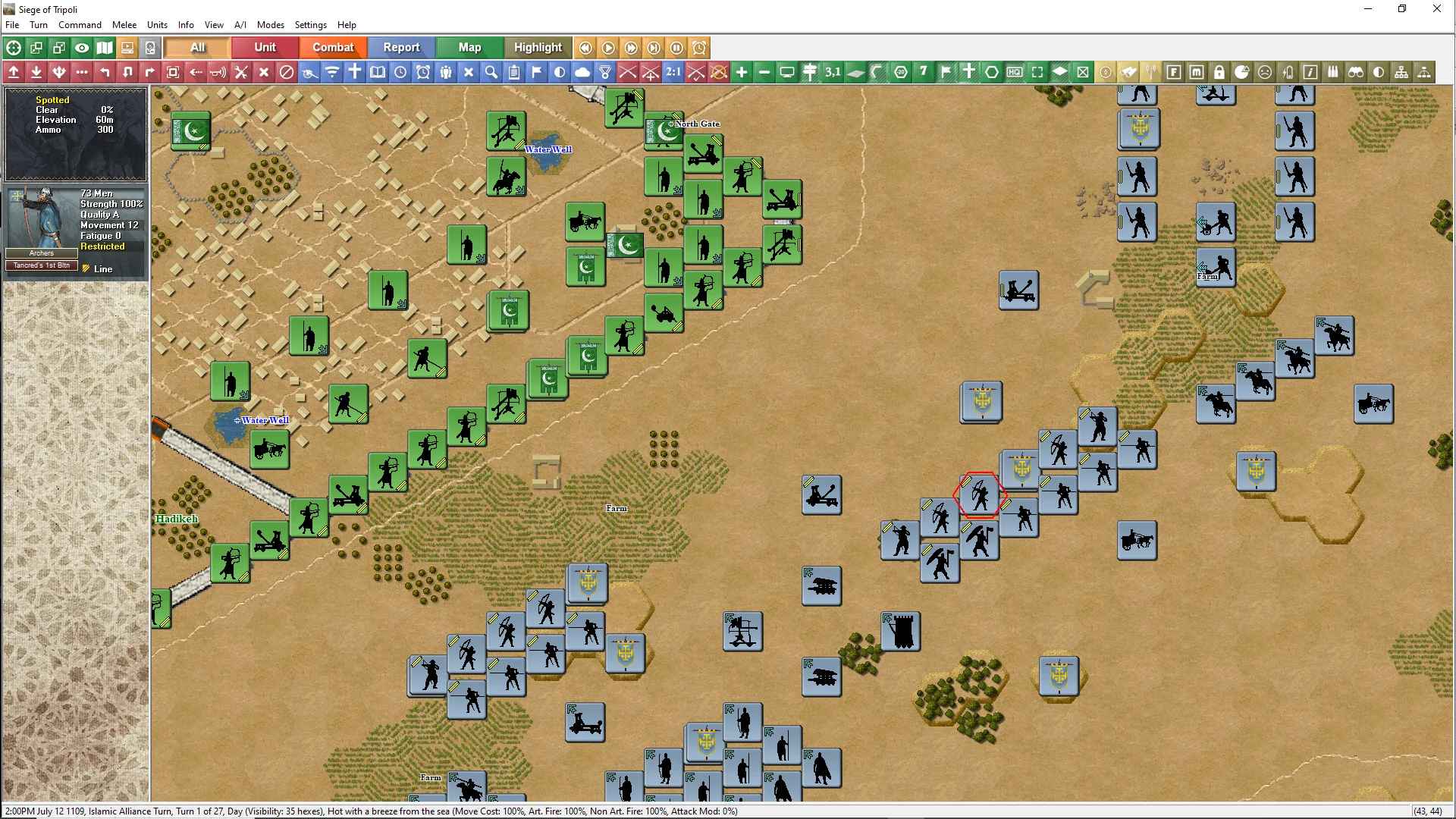This screenshot has height=819, width=1456.
Task: Click the pause playback button
Action: point(676,48)
